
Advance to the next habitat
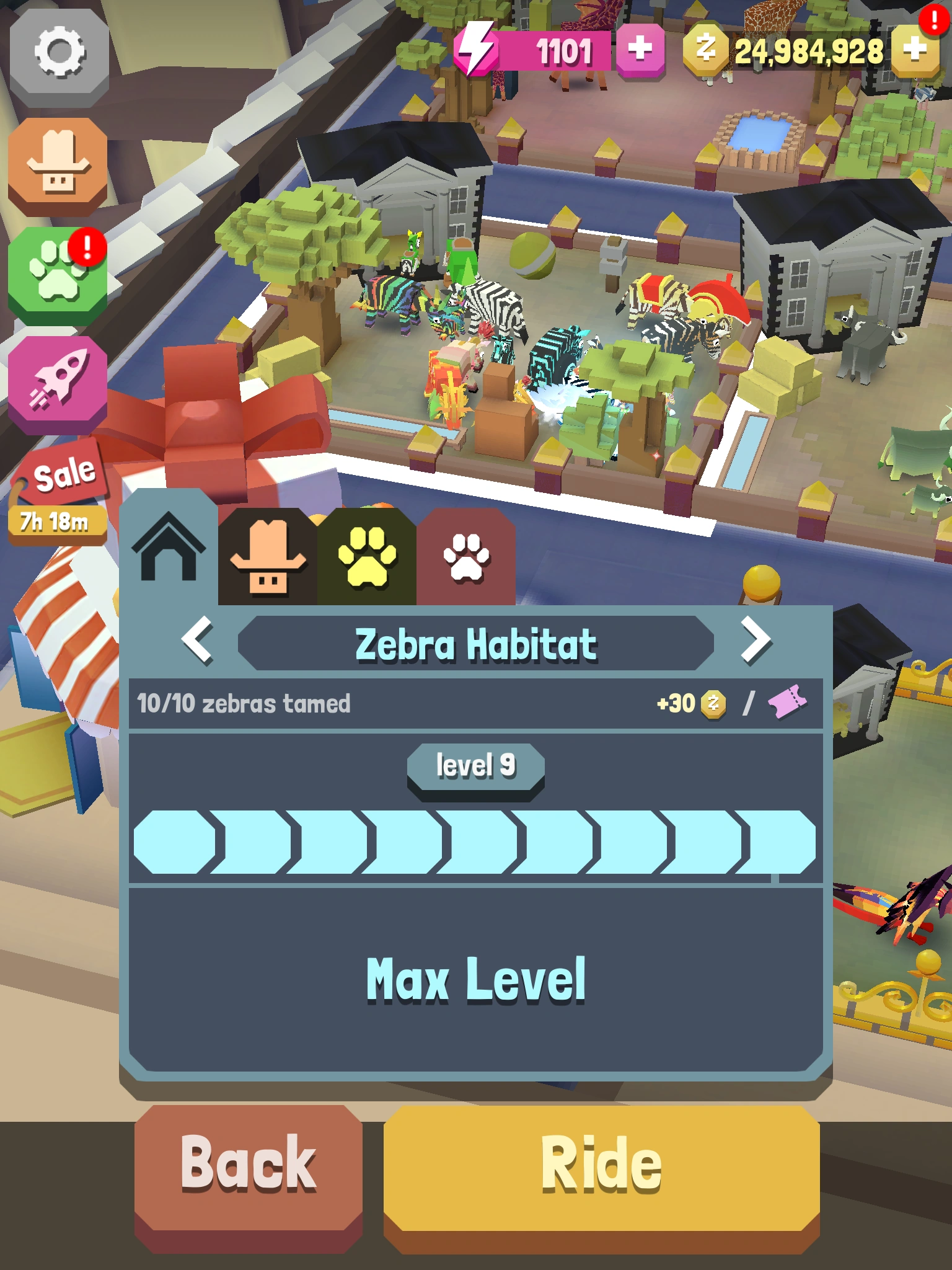click(755, 643)
